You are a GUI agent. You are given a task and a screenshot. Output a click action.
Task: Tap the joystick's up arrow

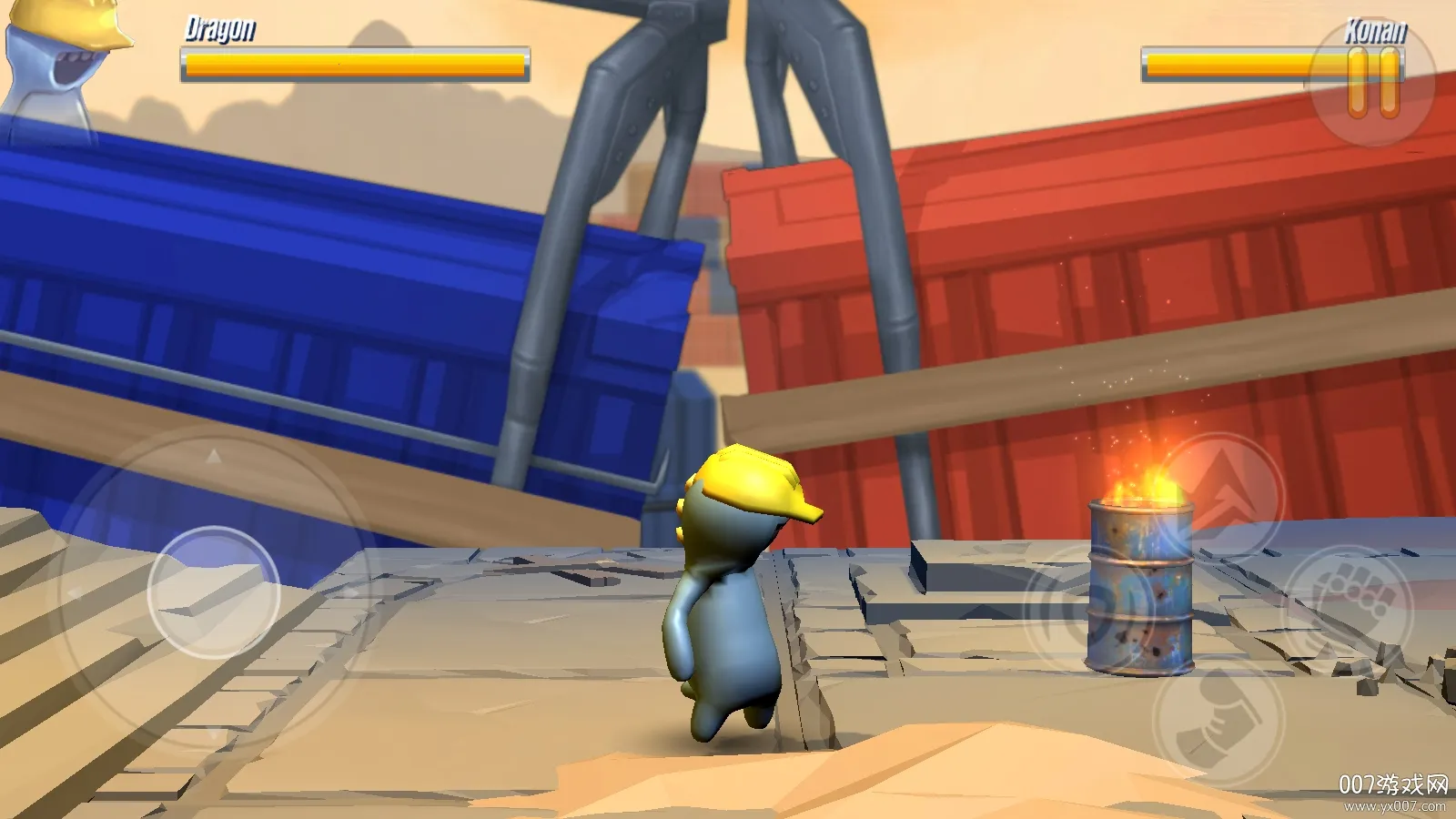pos(213,457)
